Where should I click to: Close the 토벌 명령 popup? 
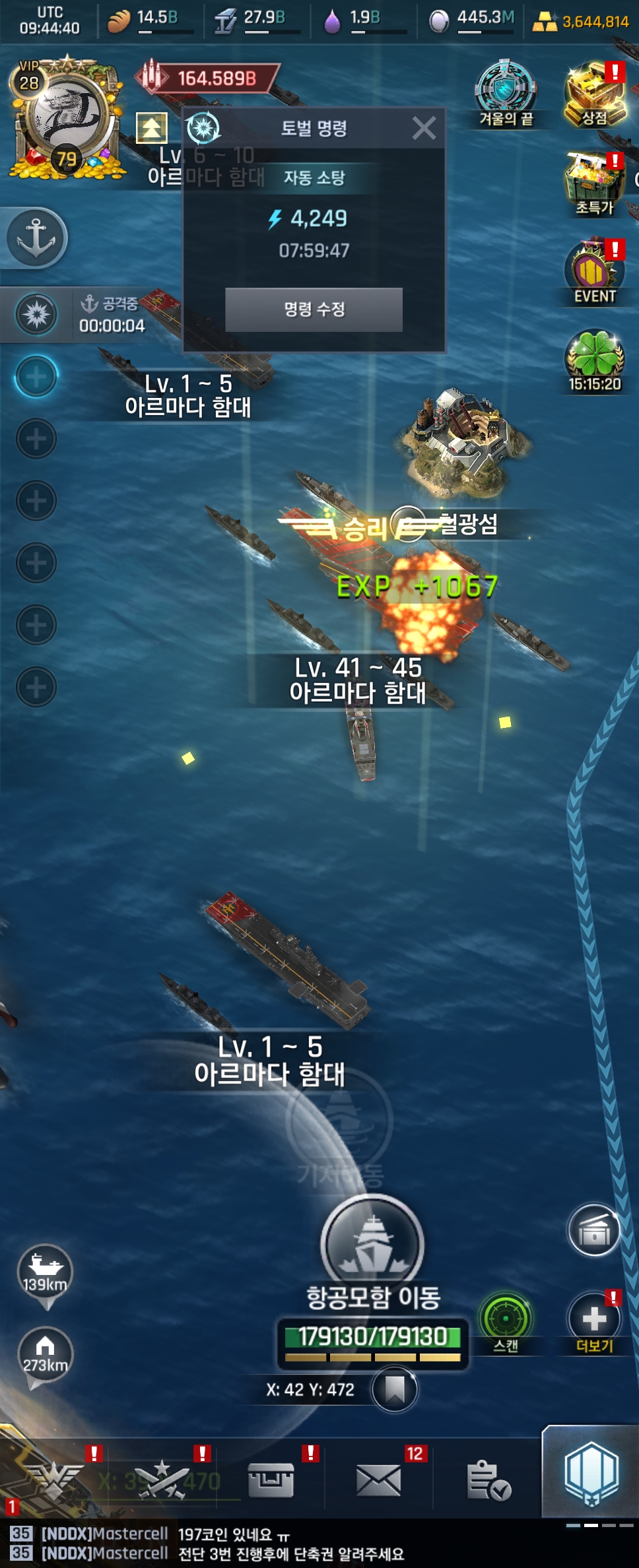point(424,128)
